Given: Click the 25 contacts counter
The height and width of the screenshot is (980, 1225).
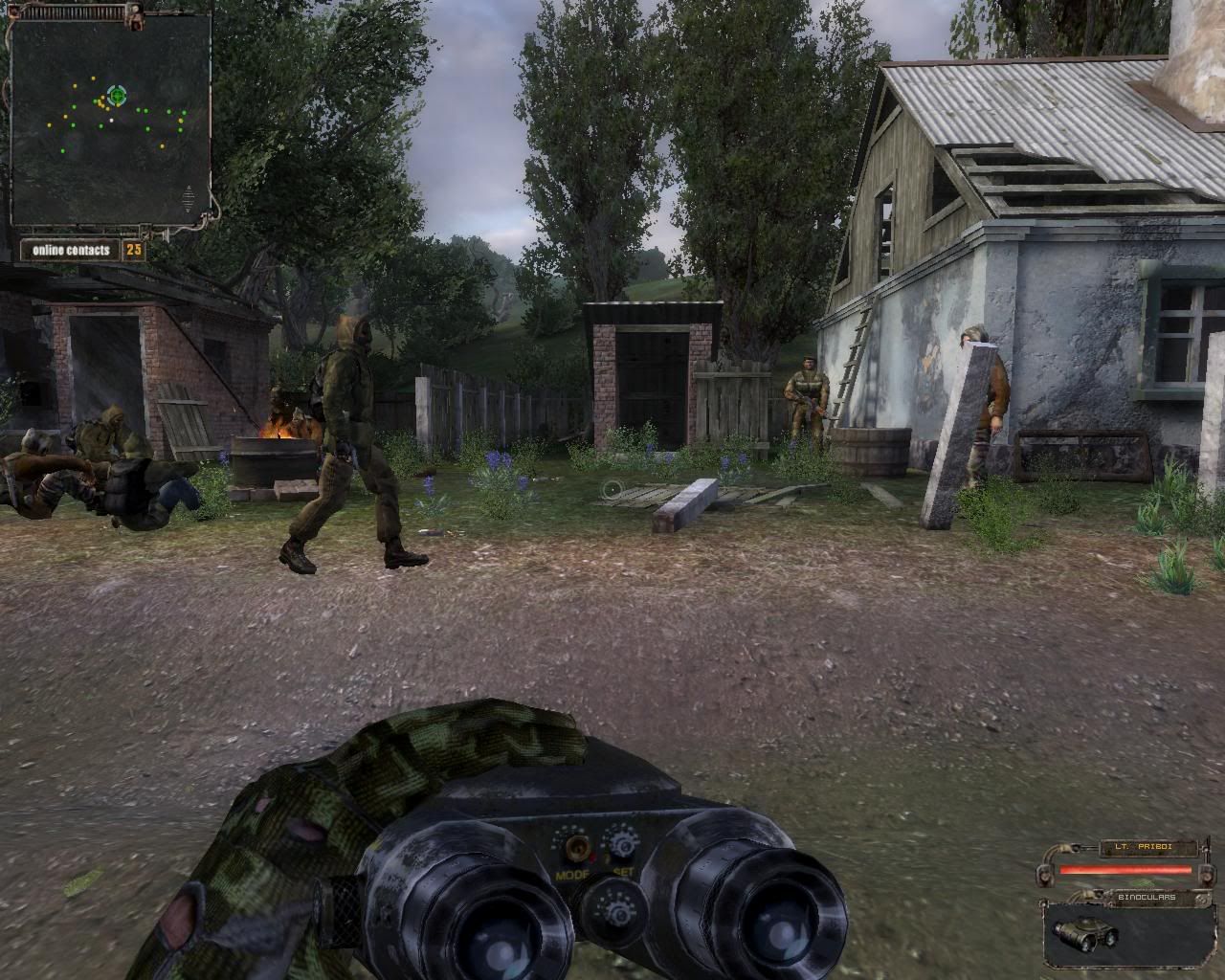Looking at the screenshot, I should 134,250.
